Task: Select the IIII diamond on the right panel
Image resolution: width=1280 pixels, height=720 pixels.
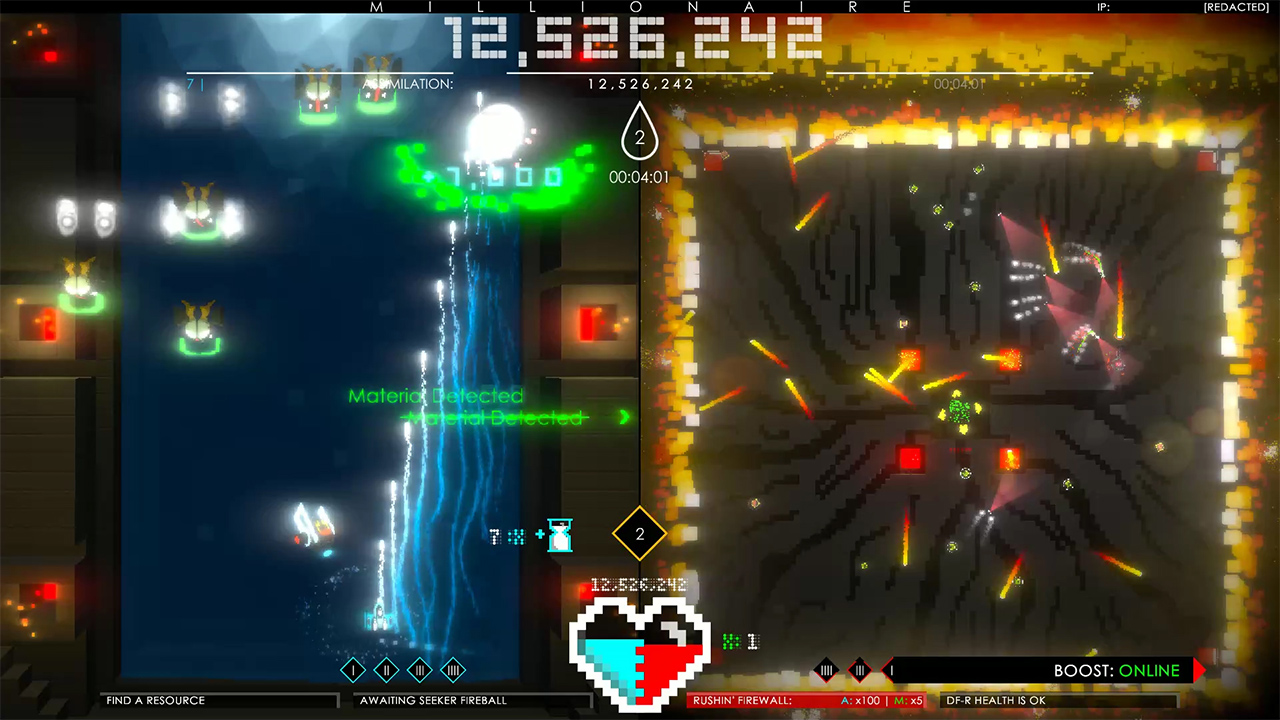Action: [x=826, y=670]
